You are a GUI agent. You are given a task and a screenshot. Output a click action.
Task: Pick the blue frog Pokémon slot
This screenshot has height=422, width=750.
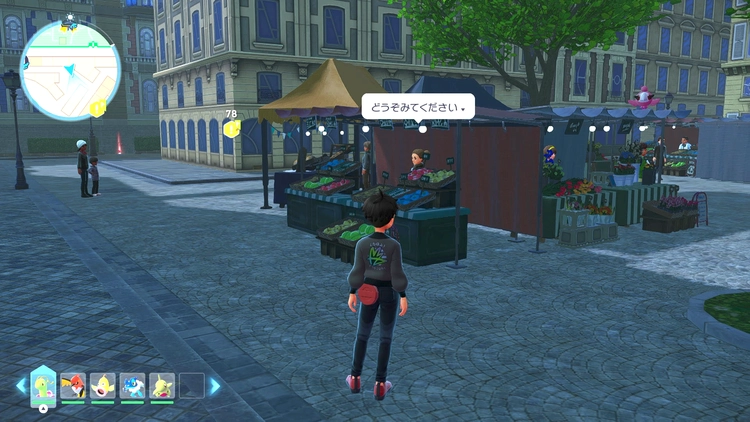pyautogui.click(x=132, y=385)
